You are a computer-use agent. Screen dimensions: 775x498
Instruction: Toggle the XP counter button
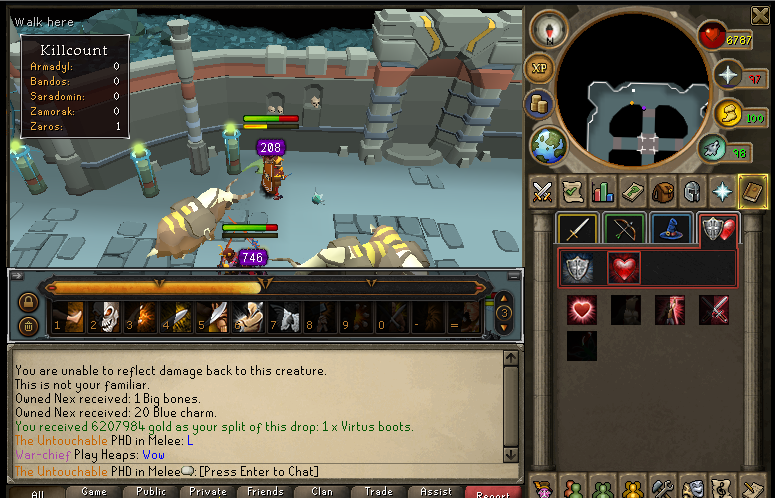[540, 68]
